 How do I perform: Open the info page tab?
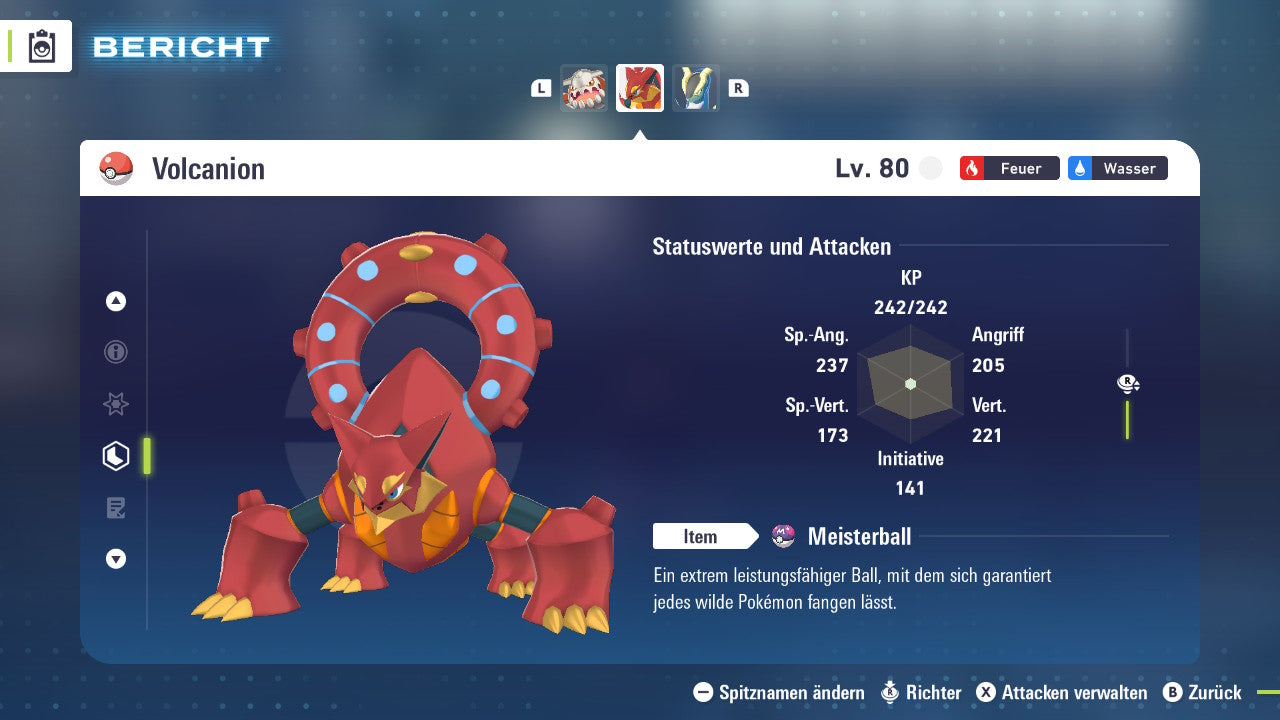coord(116,352)
